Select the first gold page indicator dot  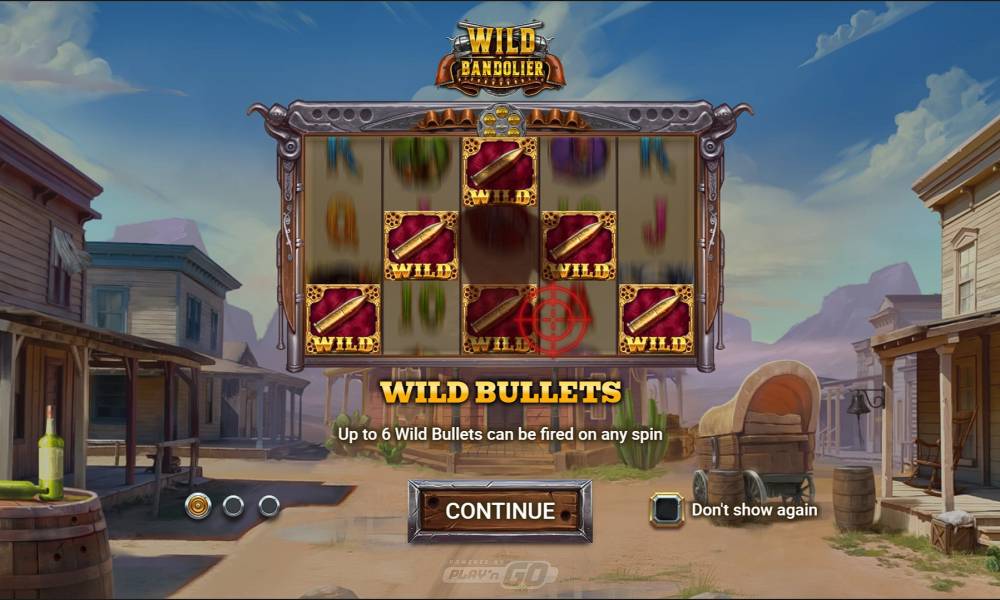pyautogui.click(x=198, y=506)
